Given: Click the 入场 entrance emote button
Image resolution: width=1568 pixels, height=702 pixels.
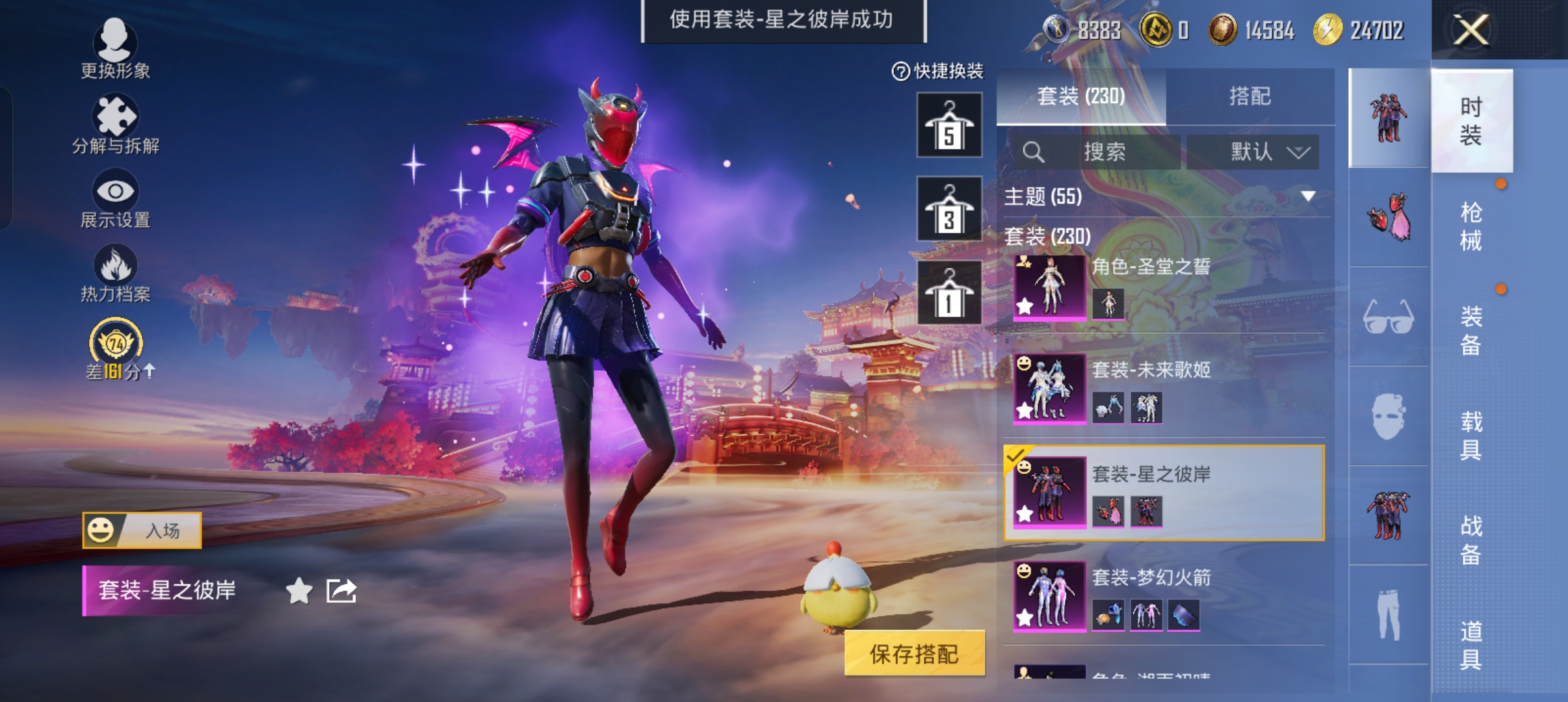Looking at the screenshot, I should click(x=142, y=530).
